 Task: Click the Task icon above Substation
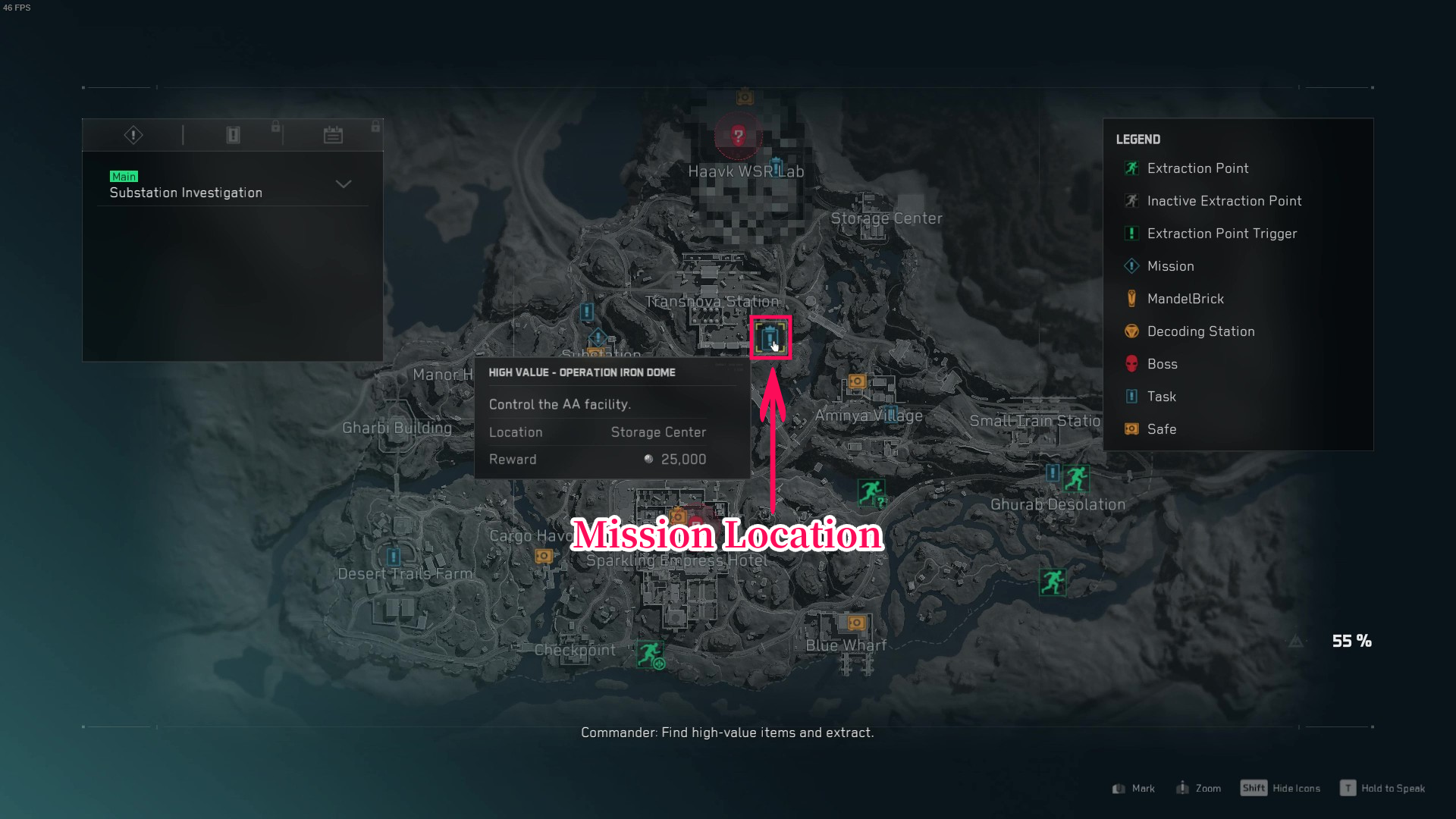pyautogui.click(x=586, y=312)
